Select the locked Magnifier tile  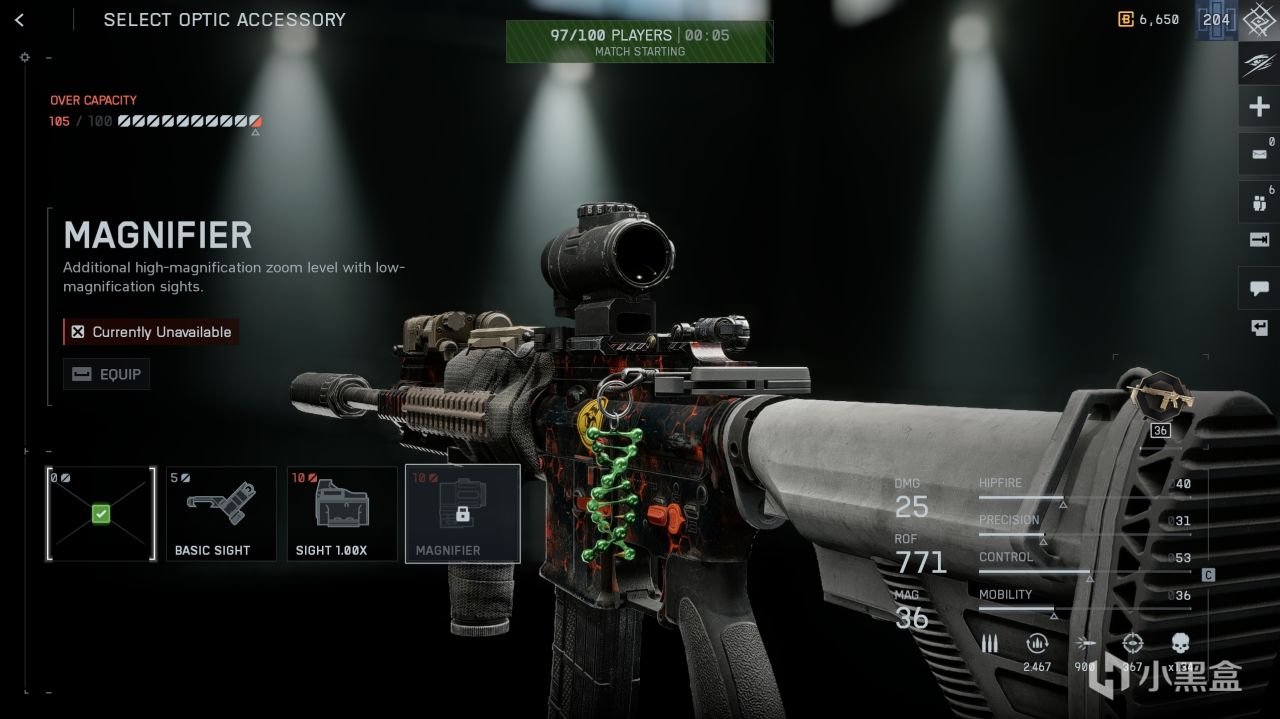[462, 513]
